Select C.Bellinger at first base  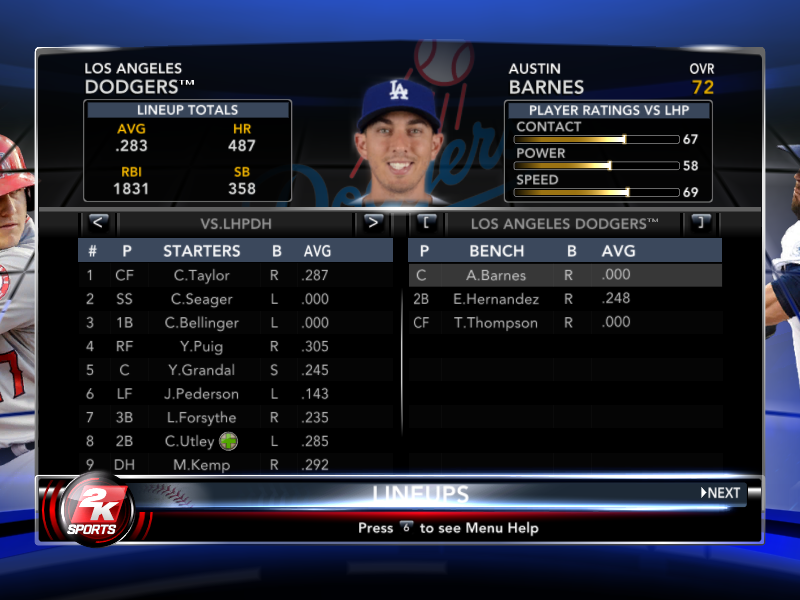(x=202, y=322)
